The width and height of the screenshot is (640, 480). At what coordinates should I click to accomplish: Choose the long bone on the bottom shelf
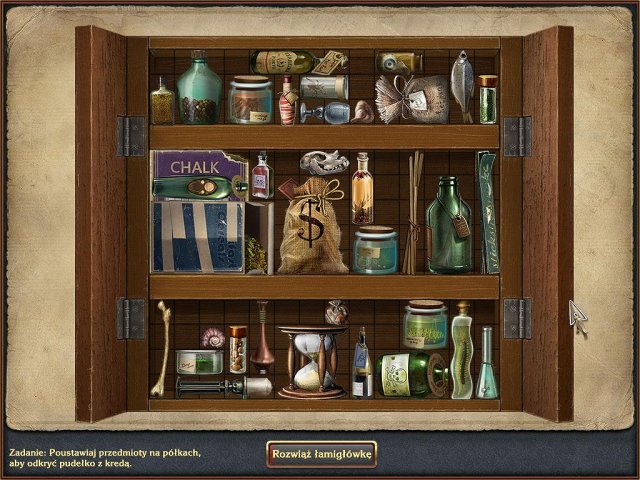(x=162, y=348)
